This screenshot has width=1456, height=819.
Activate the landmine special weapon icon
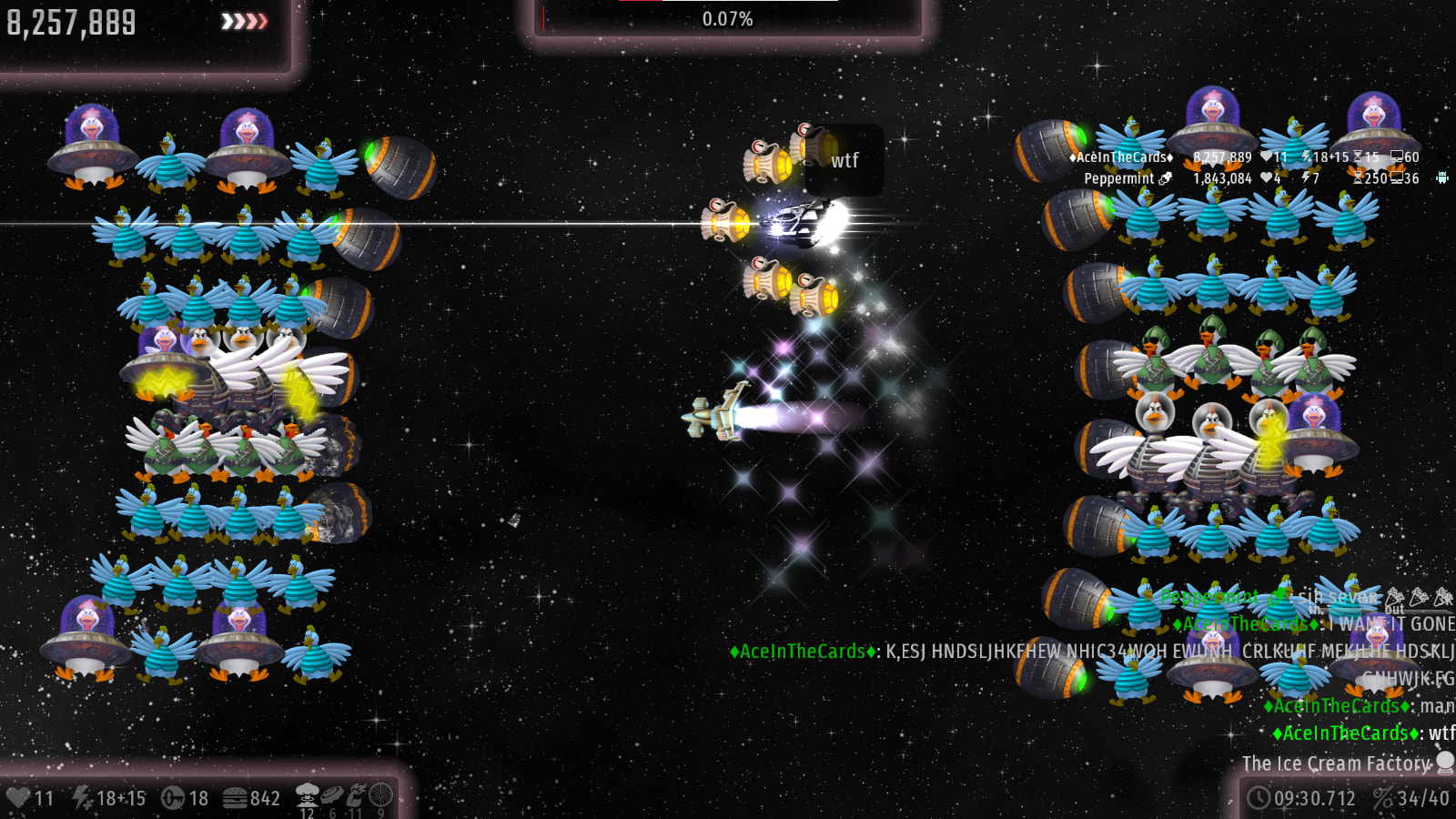pyautogui.click(x=332, y=794)
